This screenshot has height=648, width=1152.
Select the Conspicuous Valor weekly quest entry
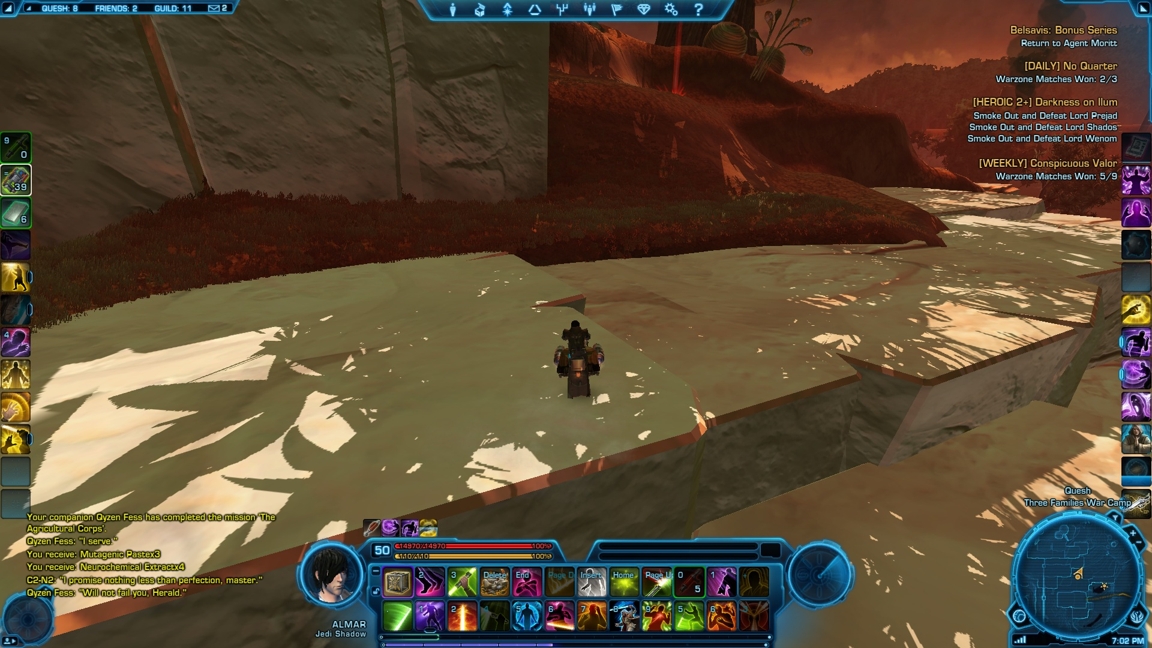[x=1048, y=164]
